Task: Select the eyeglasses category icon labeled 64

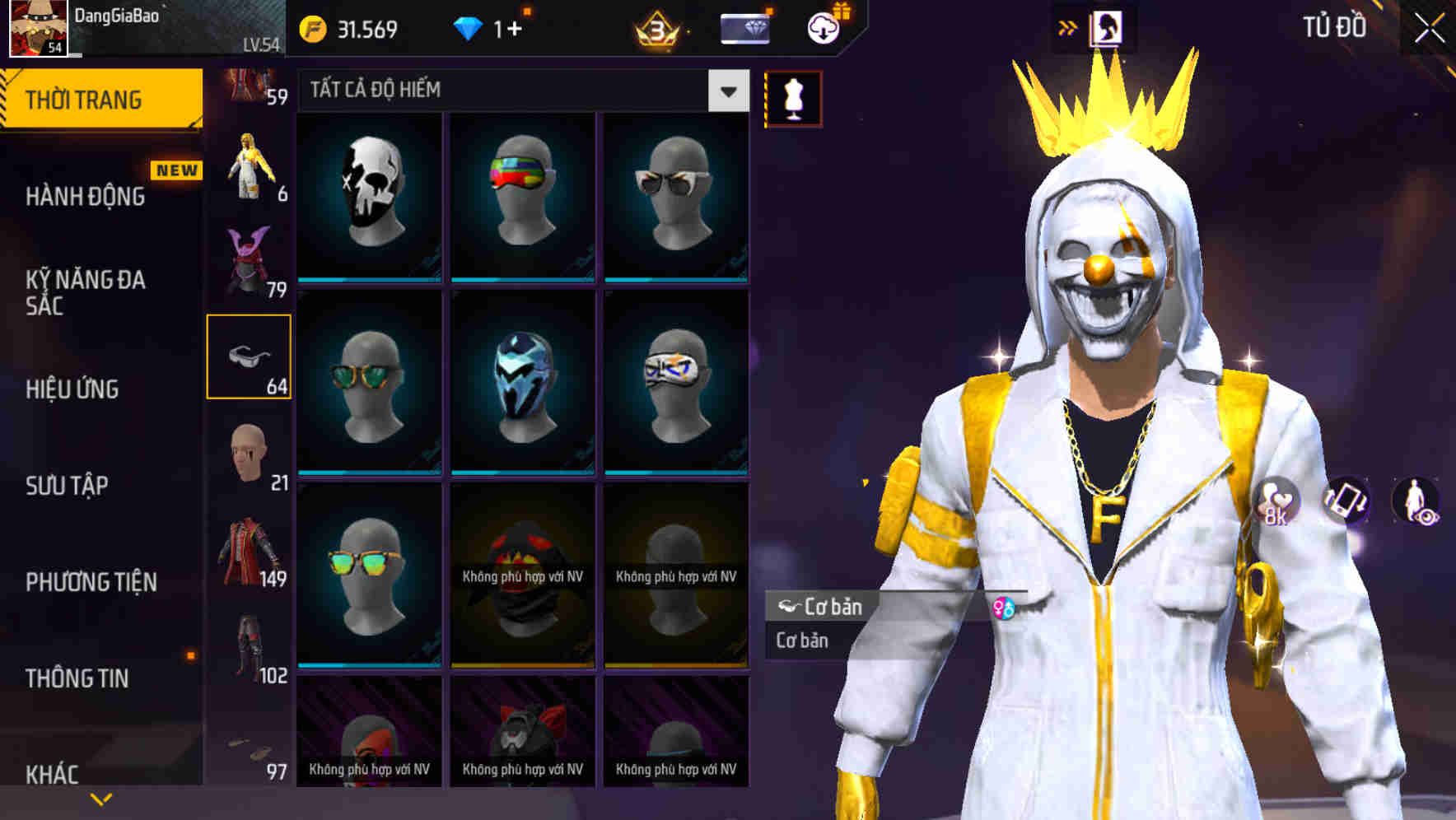Action: tap(250, 356)
